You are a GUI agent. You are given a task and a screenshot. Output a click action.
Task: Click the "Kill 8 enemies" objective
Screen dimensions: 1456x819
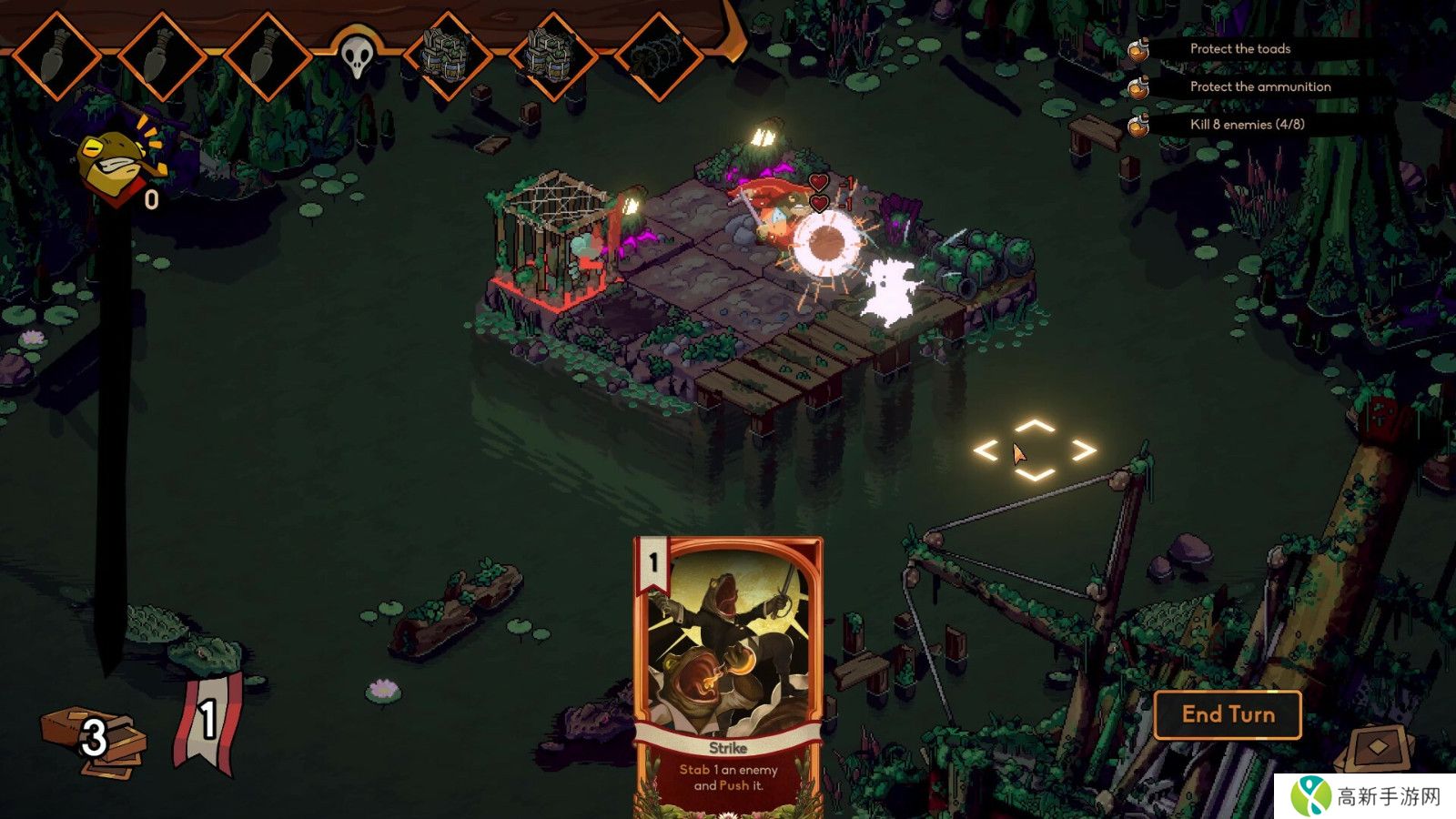(1247, 125)
